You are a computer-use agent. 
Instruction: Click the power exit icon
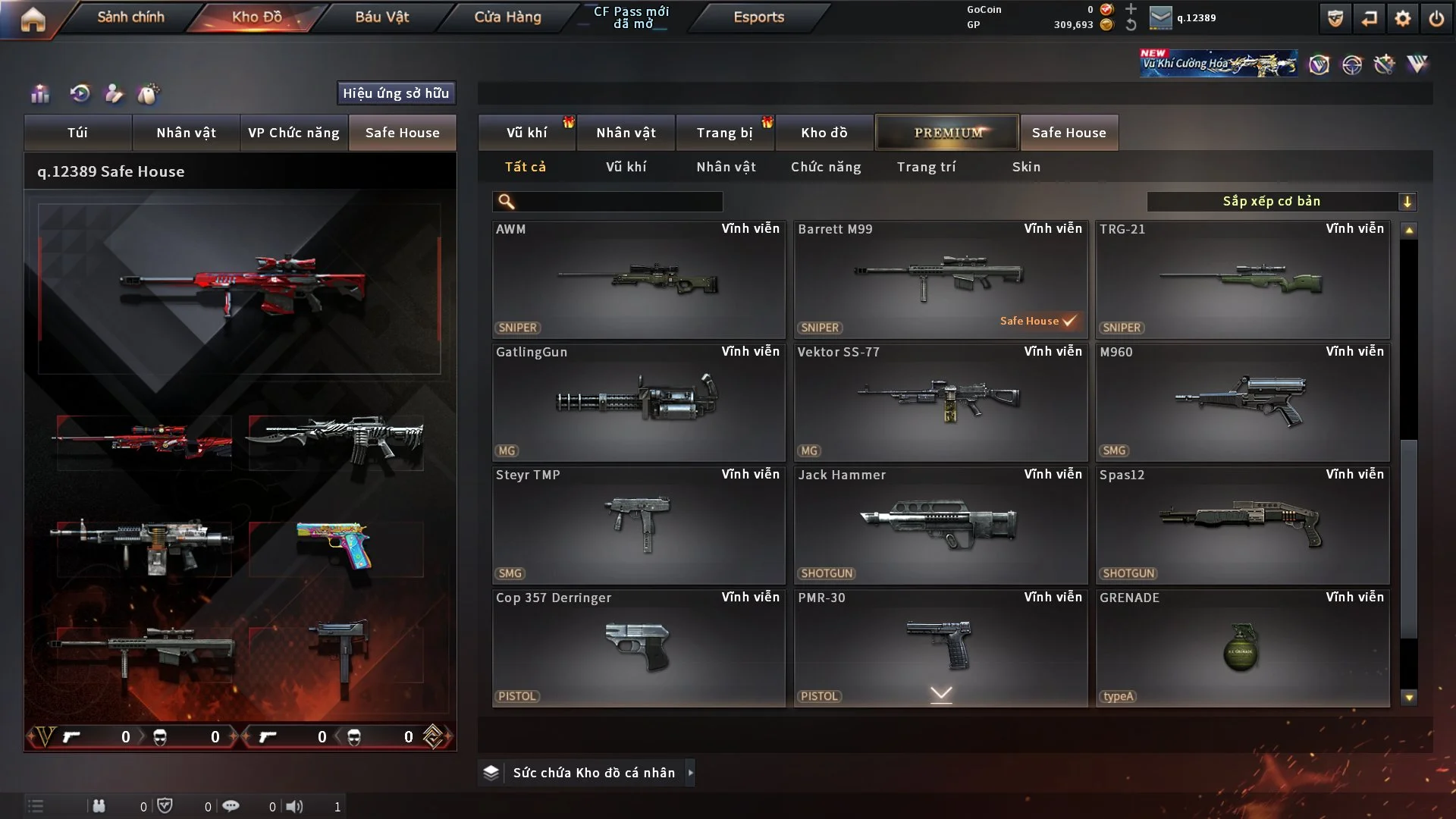coord(1436,19)
